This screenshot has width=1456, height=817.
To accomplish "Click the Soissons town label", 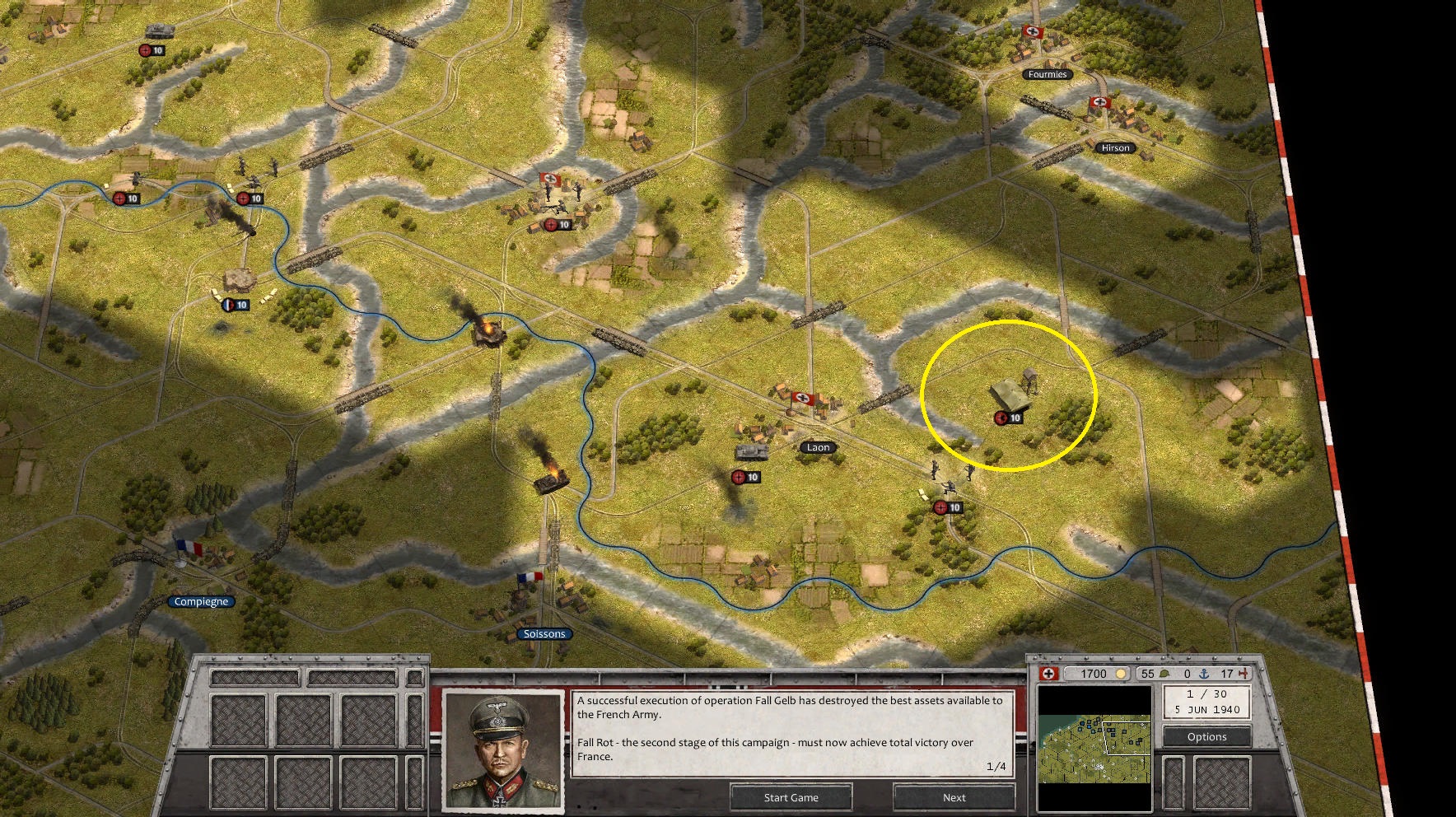I will 547,633.
